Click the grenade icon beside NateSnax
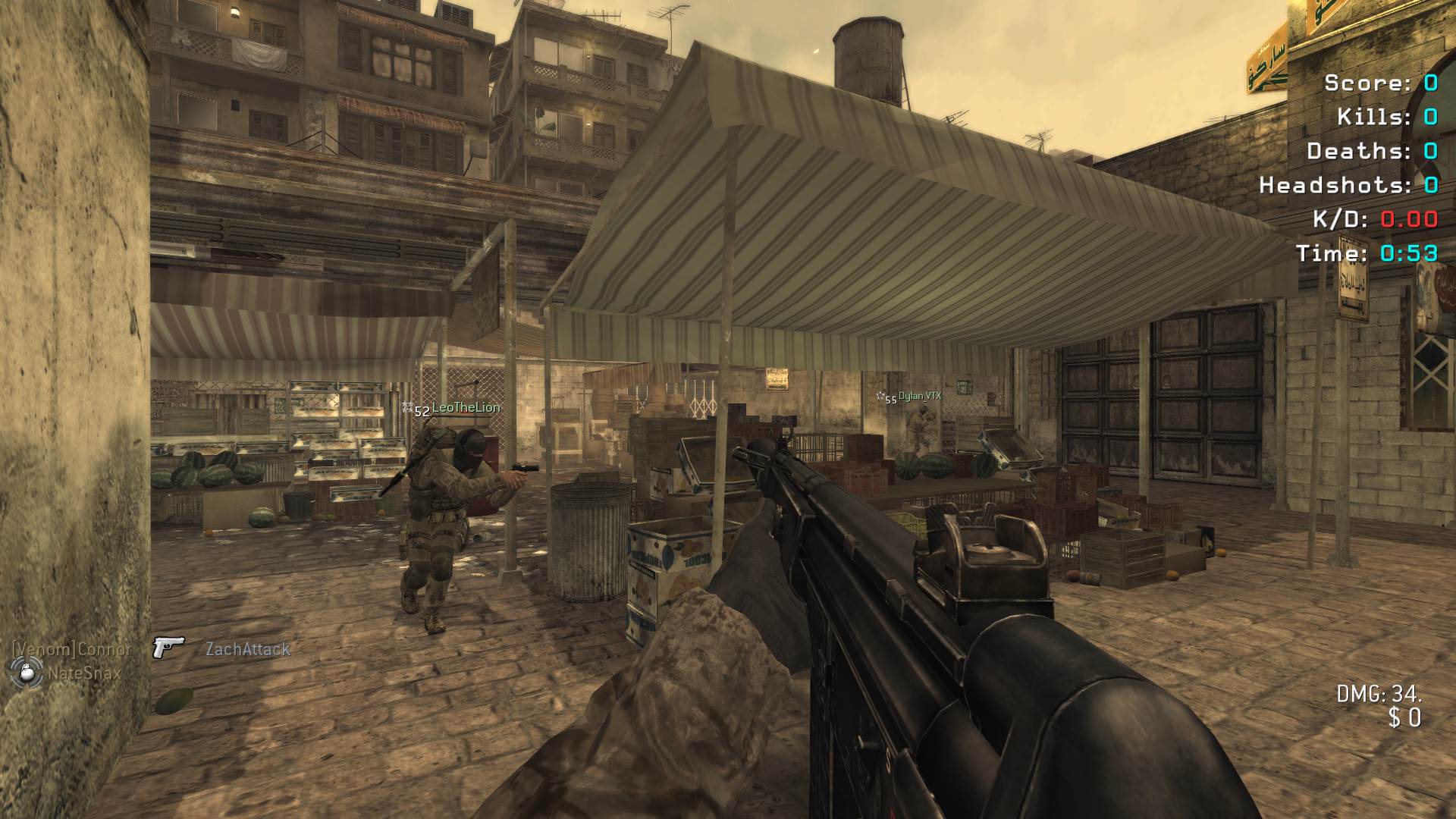This screenshot has width=1456, height=819. (25, 672)
